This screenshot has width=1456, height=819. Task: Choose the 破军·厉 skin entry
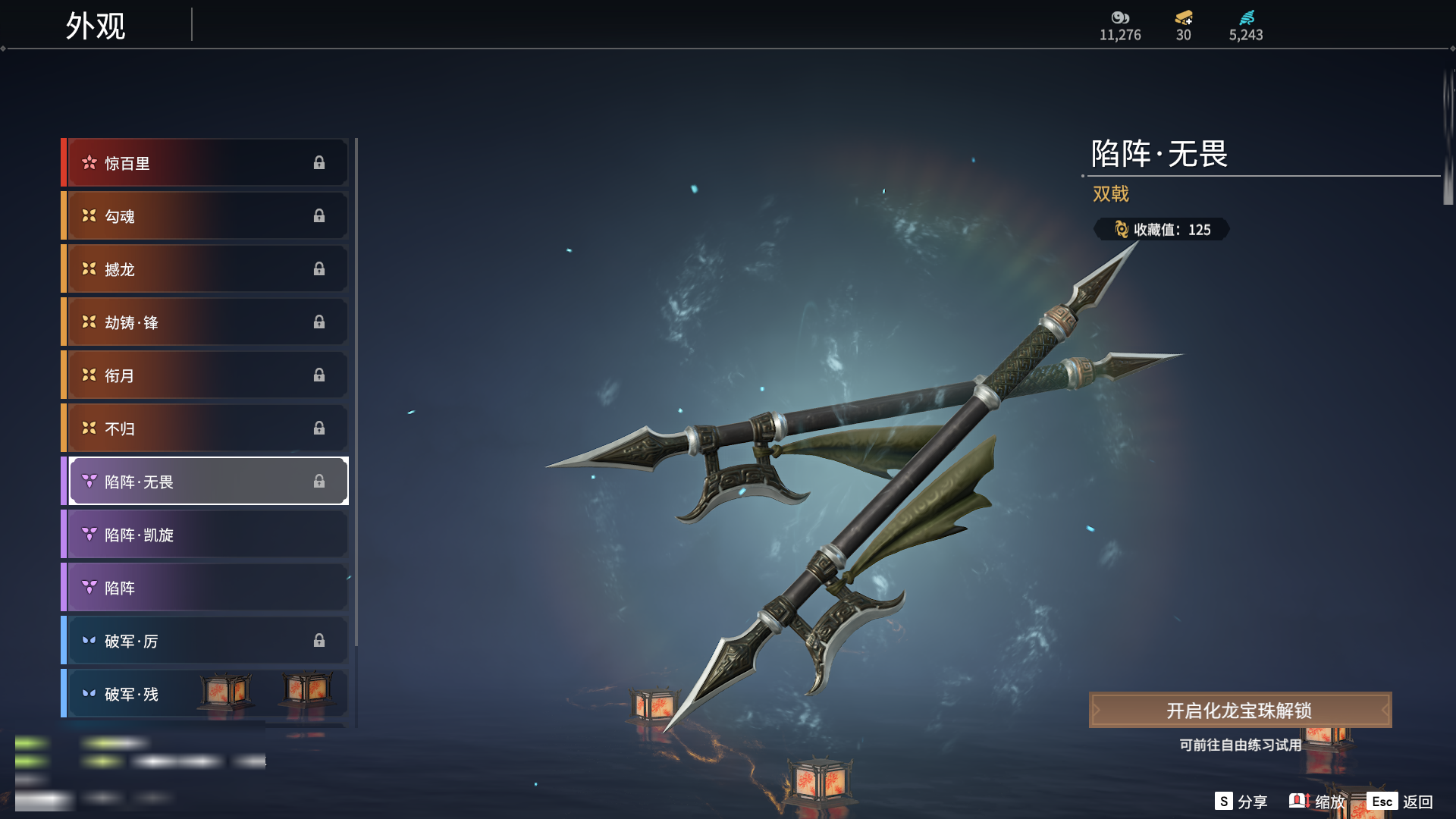pos(206,641)
